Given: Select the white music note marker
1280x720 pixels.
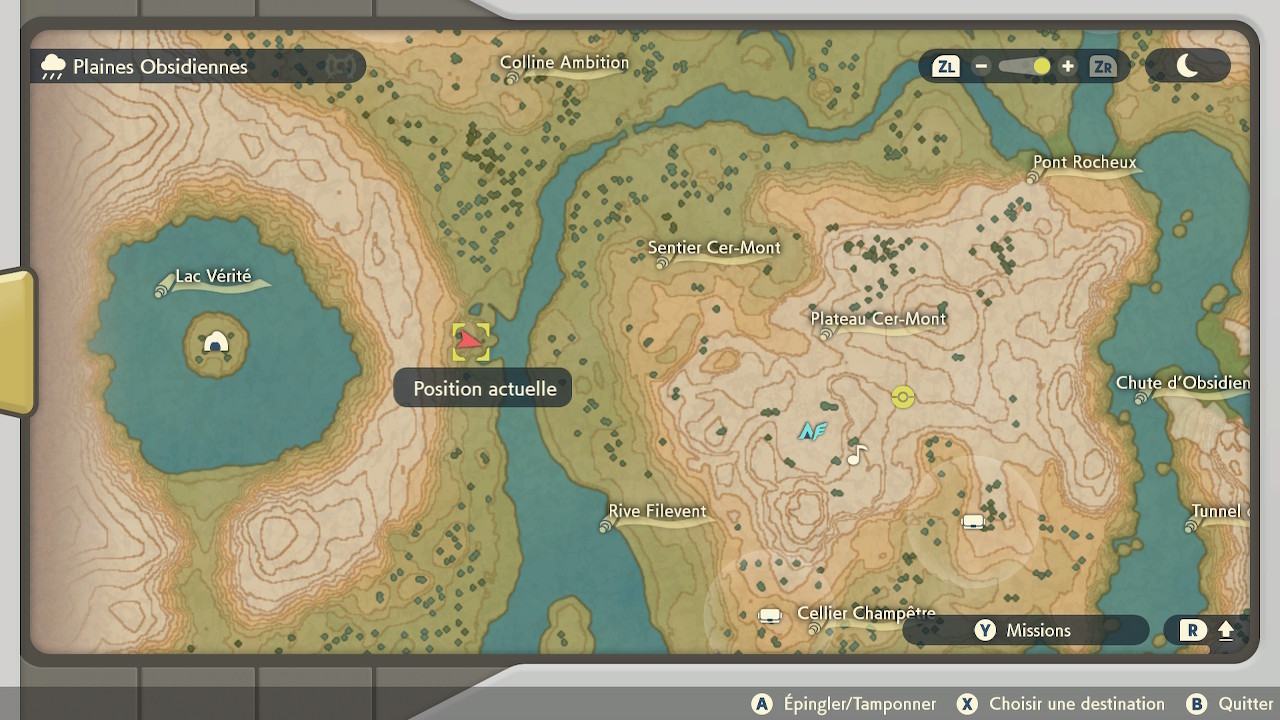Looking at the screenshot, I should pos(856,456).
